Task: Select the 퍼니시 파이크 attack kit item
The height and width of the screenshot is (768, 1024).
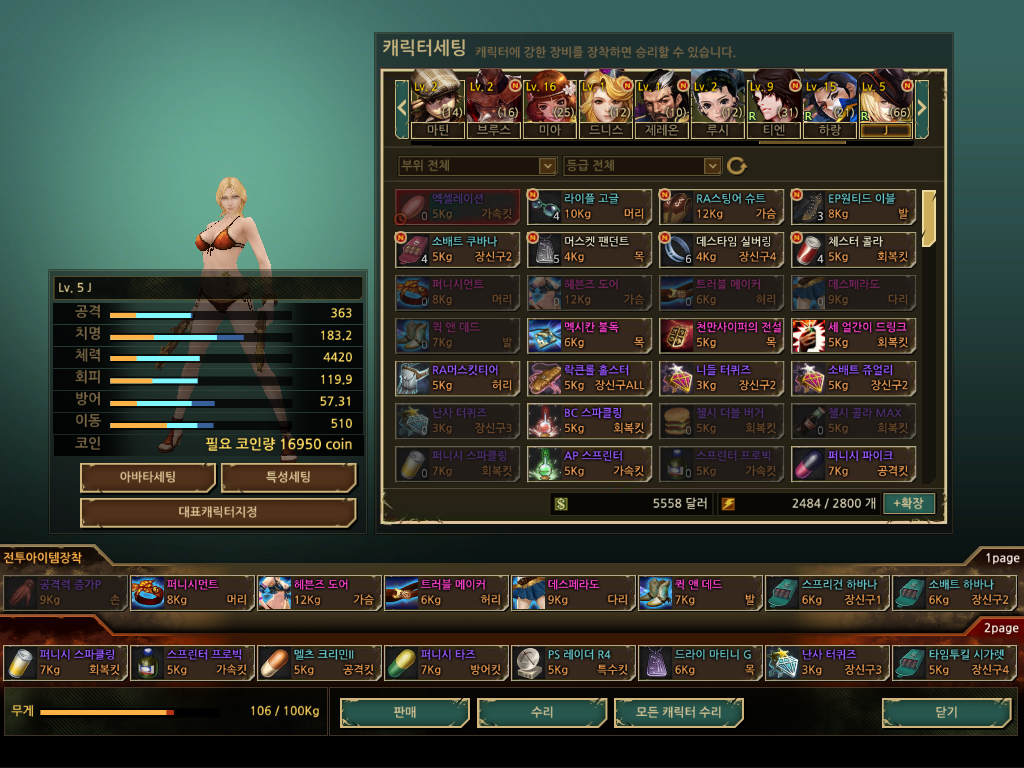Action: pos(853,464)
